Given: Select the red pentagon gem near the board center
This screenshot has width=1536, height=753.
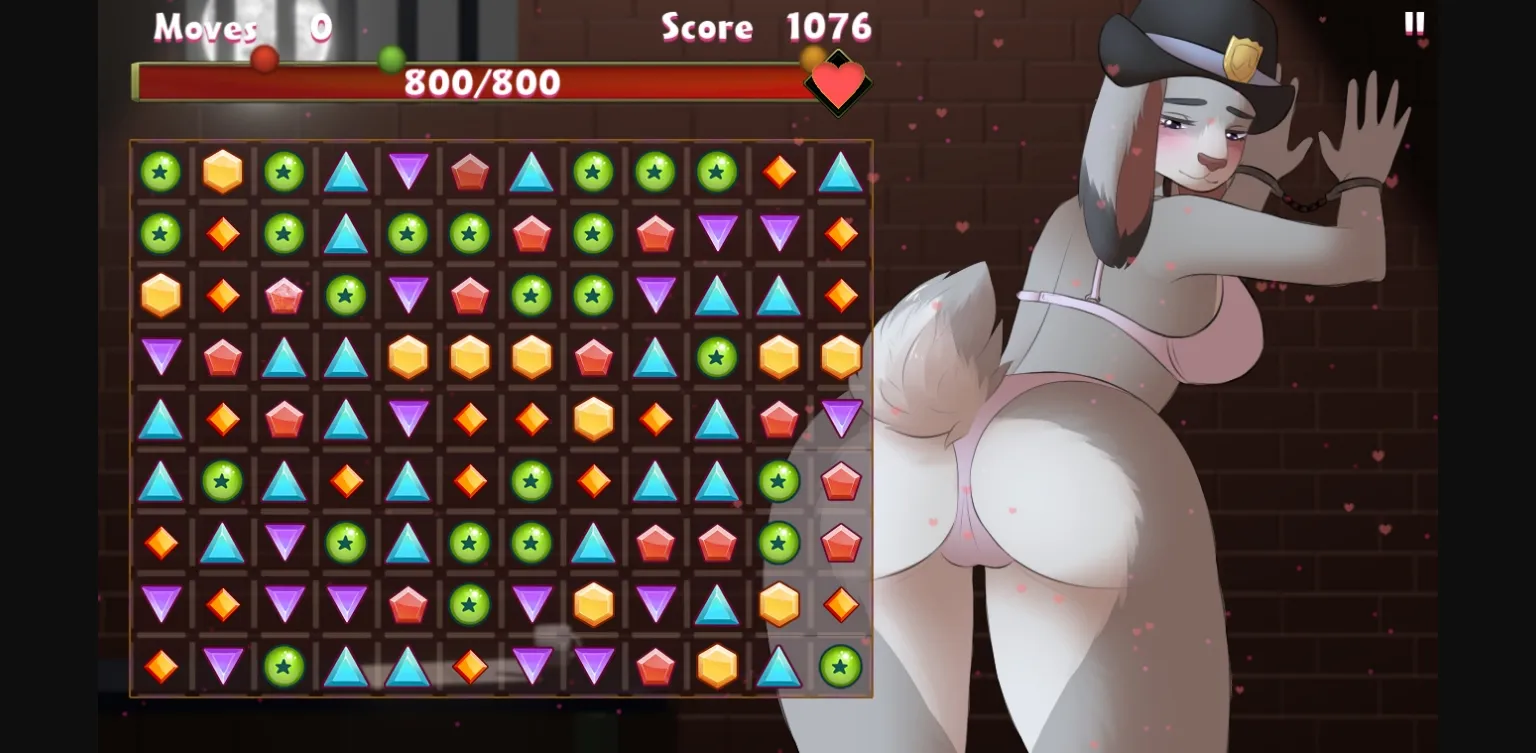Looking at the screenshot, I should point(593,357).
